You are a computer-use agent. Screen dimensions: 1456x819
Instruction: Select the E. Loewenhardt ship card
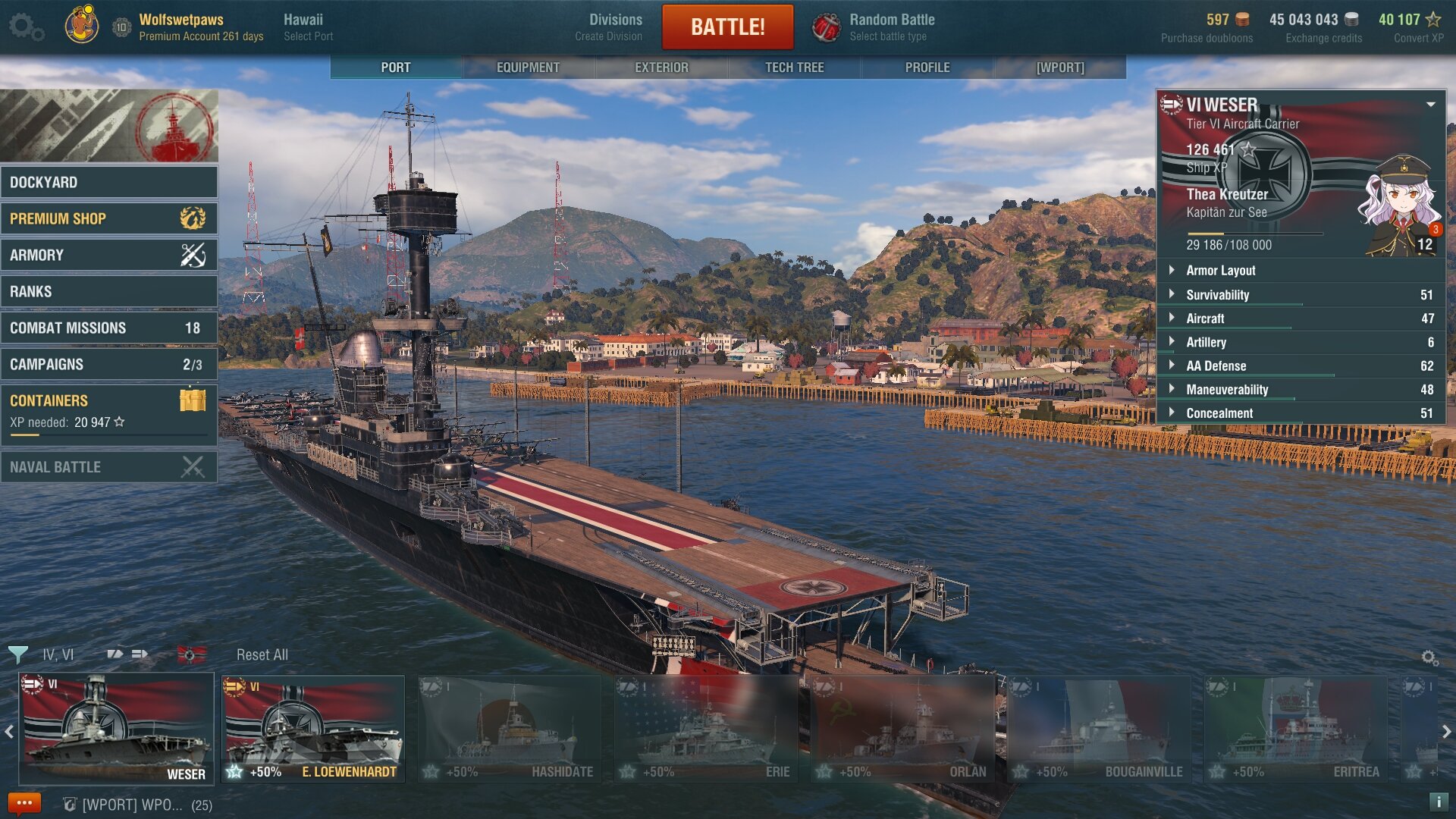[x=313, y=728]
